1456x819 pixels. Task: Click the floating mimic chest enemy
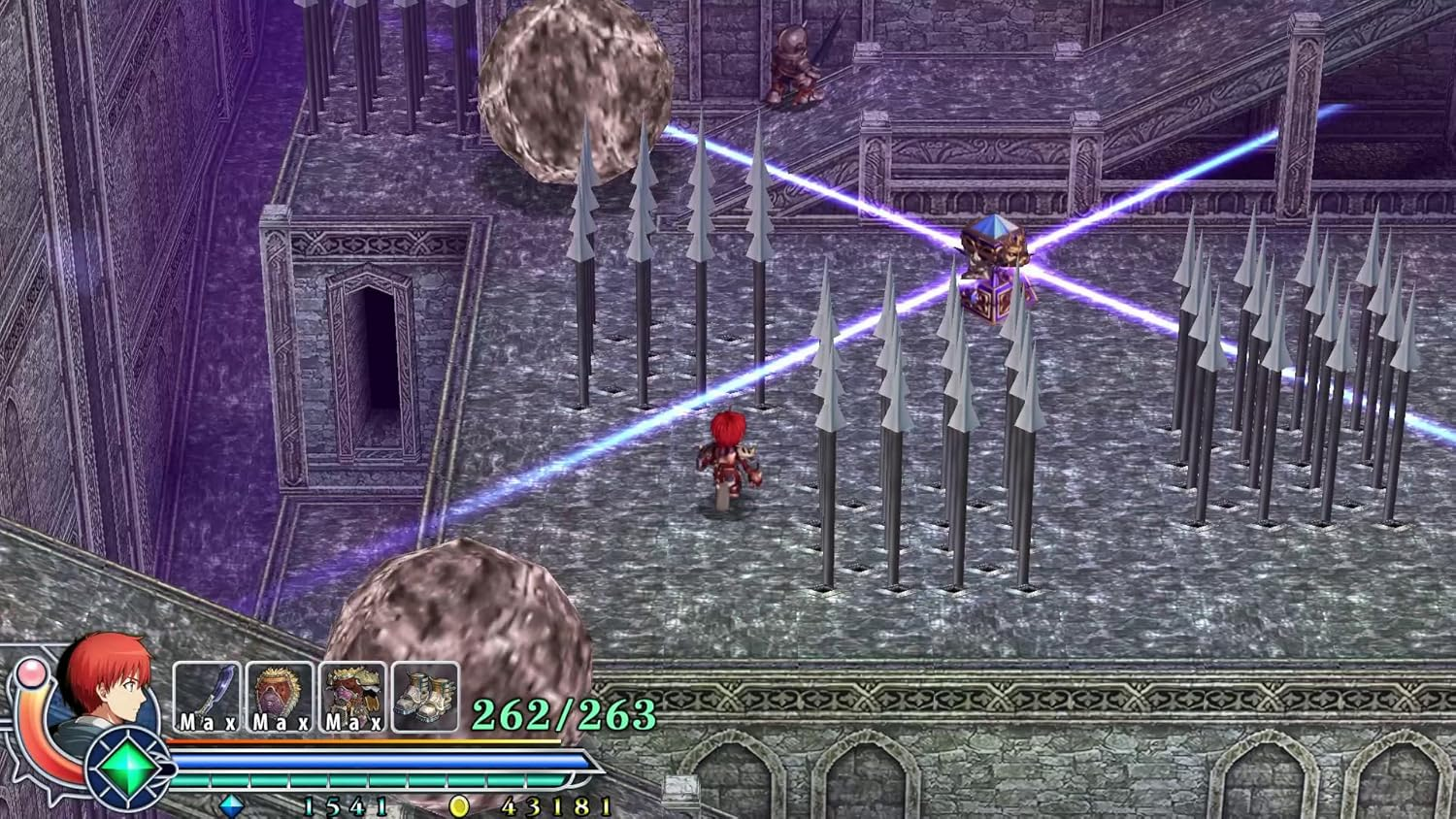(x=992, y=262)
